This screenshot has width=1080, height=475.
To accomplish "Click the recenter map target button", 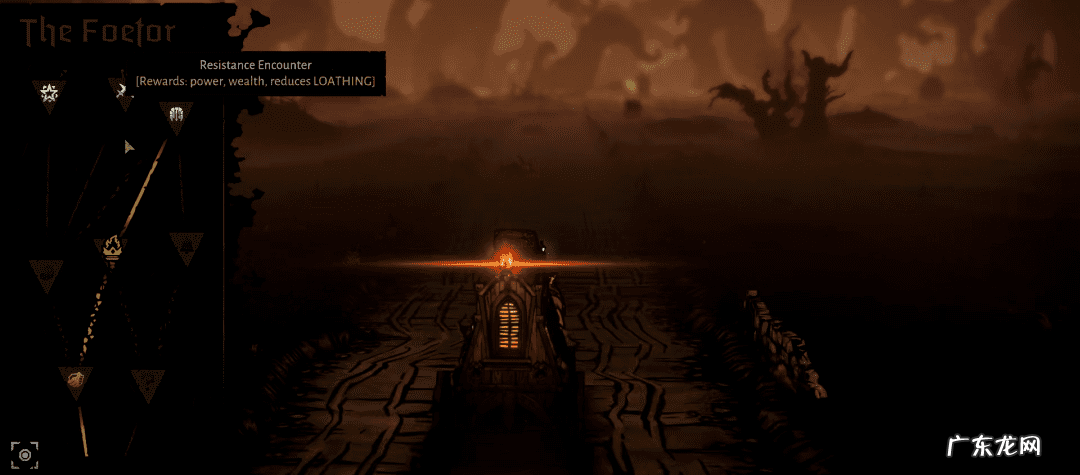I will pyautogui.click(x=26, y=452).
